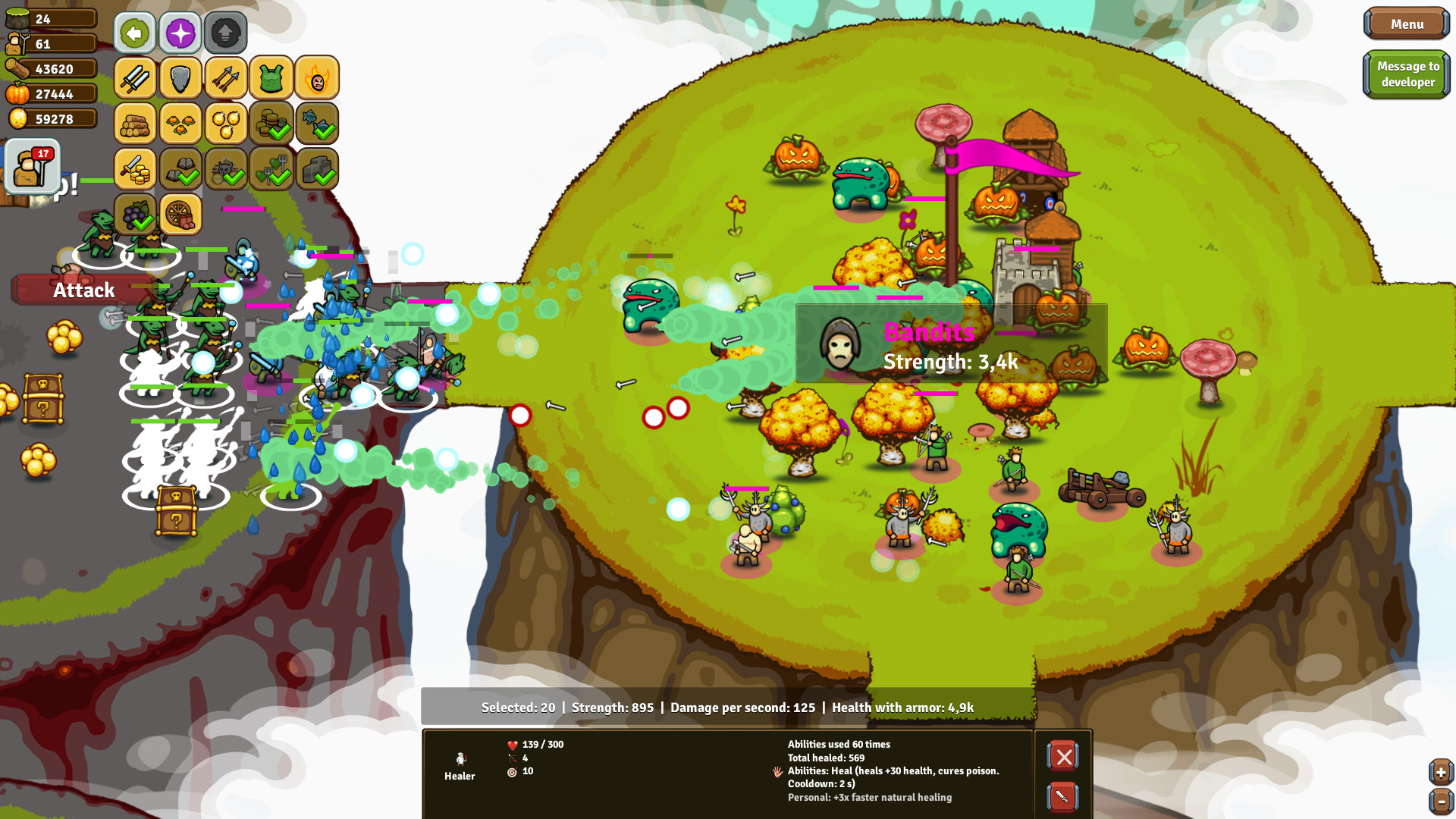Open the stone shield defense upgrade
The width and height of the screenshot is (1456, 819).
(180, 77)
